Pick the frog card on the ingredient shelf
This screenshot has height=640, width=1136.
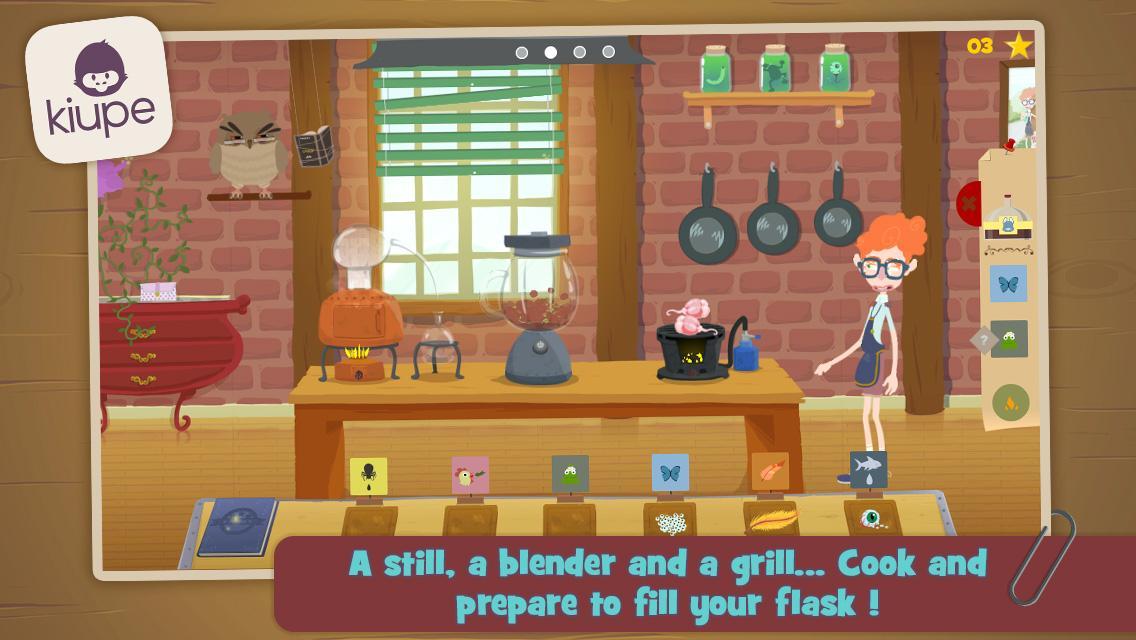point(570,474)
